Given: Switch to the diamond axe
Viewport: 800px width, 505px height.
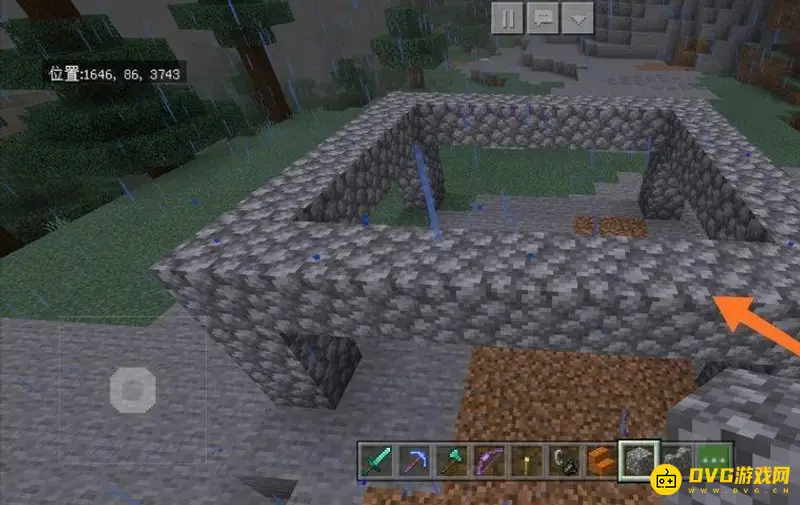Looking at the screenshot, I should pyautogui.click(x=450, y=460).
